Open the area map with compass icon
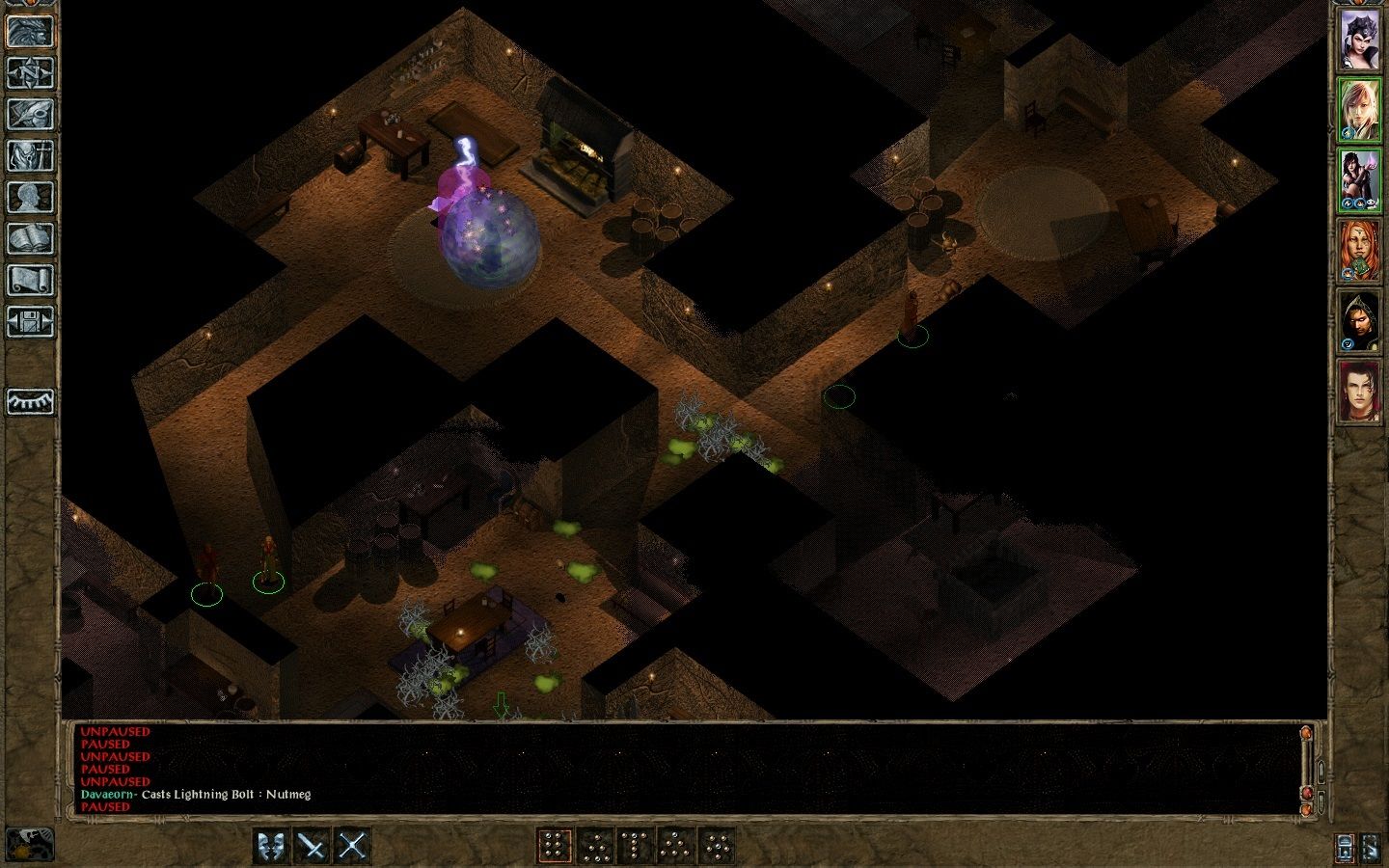The image size is (1389, 868). coord(30,72)
